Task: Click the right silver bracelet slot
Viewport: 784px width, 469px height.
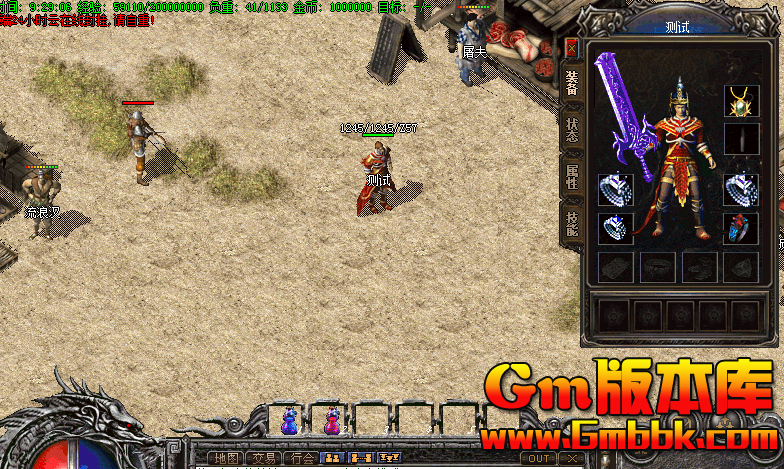Action: tap(741, 188)
